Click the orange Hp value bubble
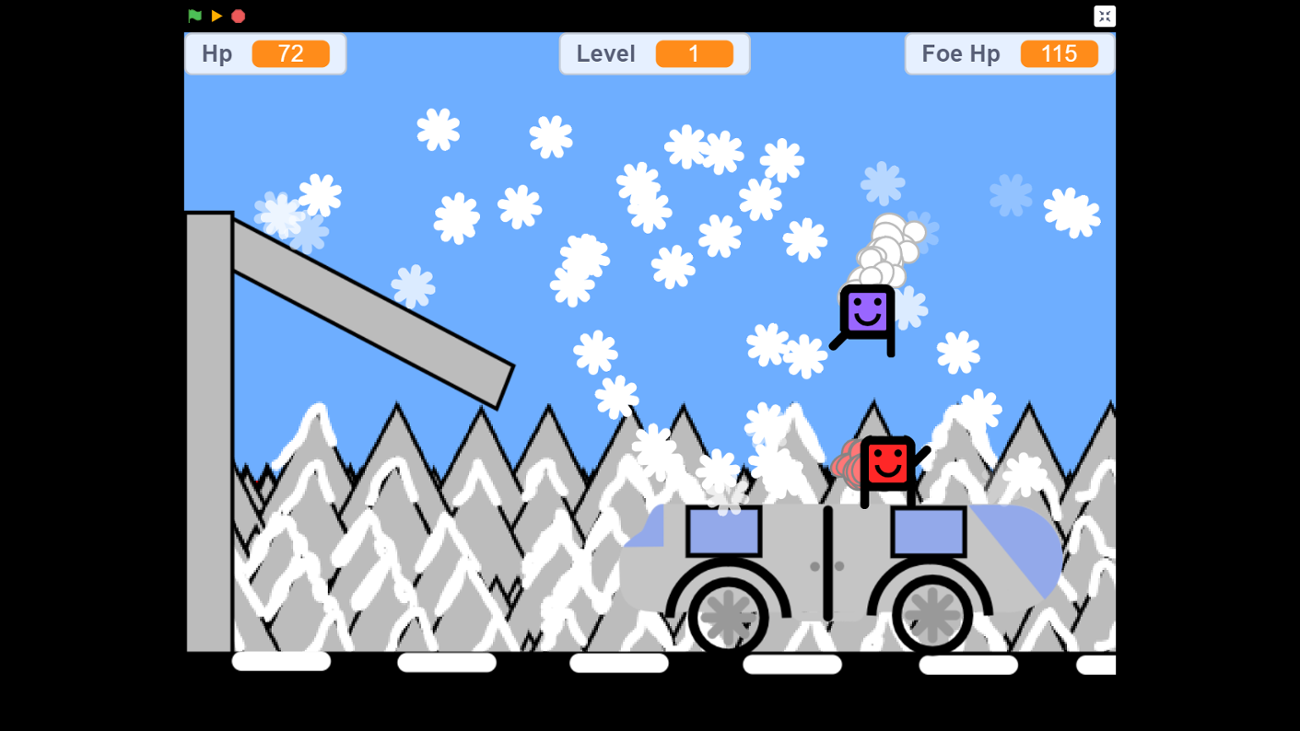1300x731 pixels. coord(292,54)
